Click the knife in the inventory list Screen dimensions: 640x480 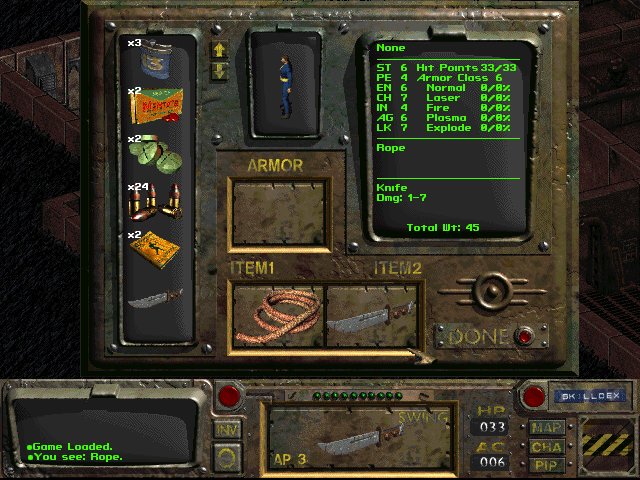point(155,294)
